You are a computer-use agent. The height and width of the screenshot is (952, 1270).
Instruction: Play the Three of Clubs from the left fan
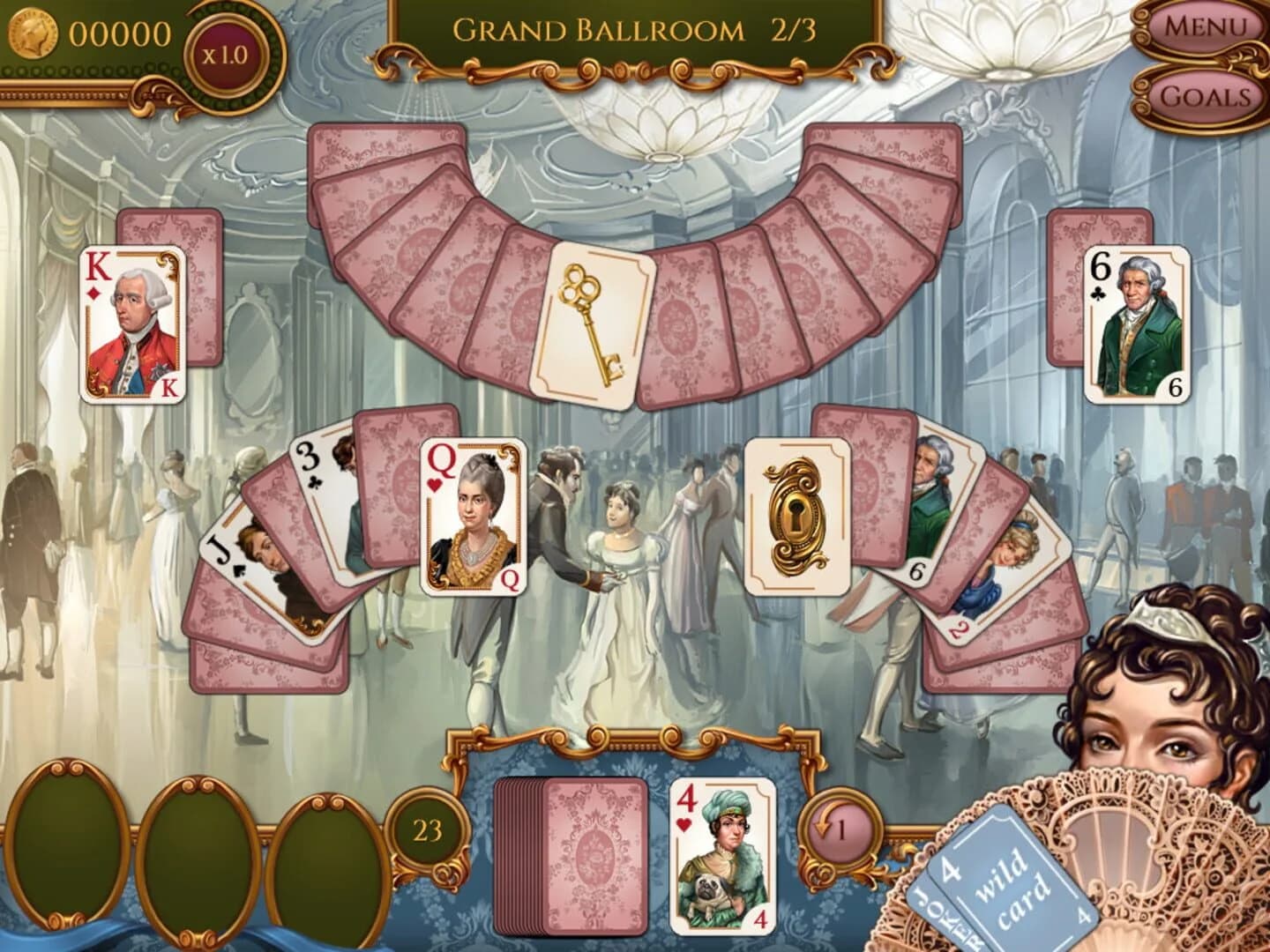point(313,467)
